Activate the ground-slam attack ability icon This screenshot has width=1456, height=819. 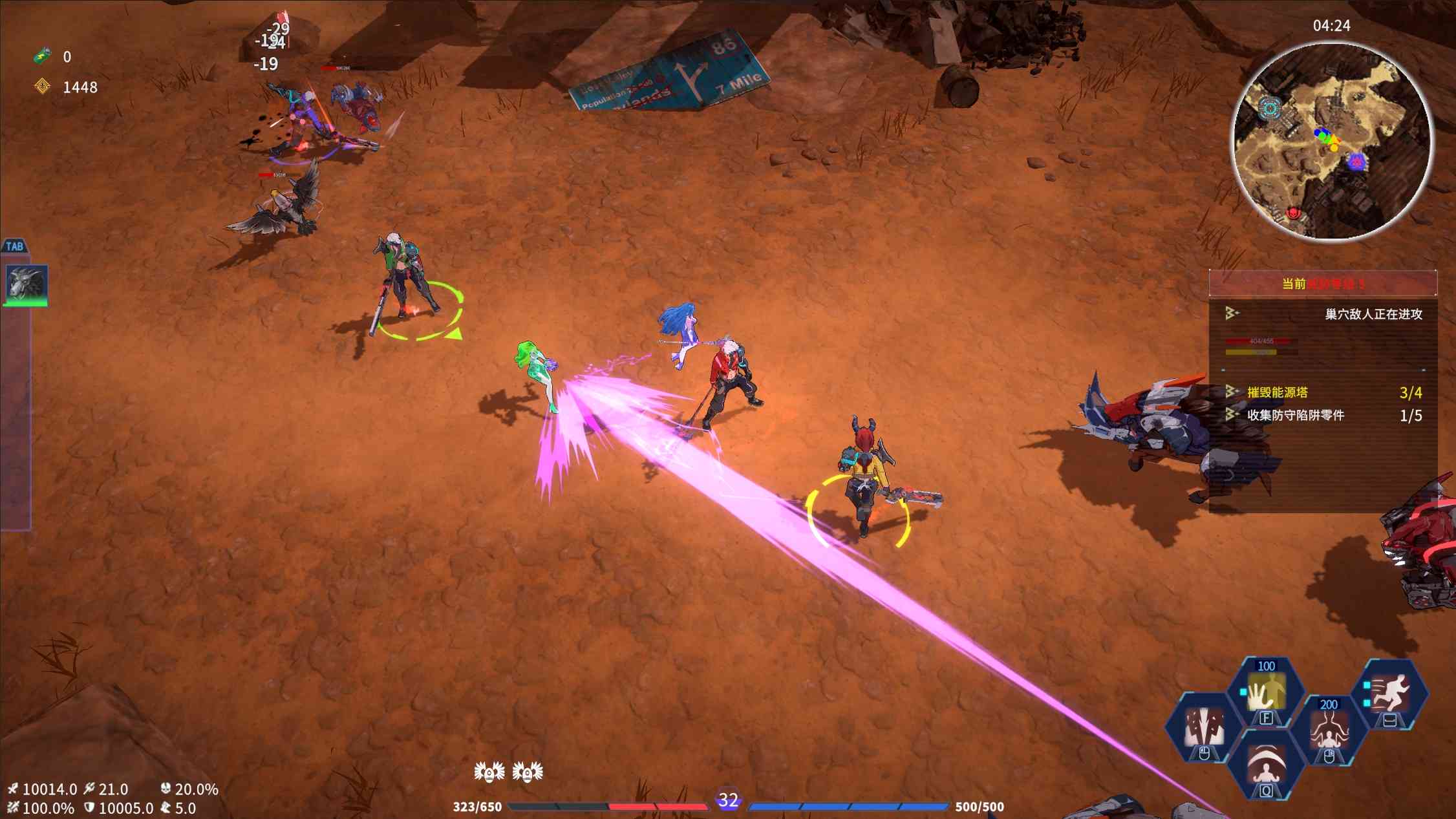1203,728
